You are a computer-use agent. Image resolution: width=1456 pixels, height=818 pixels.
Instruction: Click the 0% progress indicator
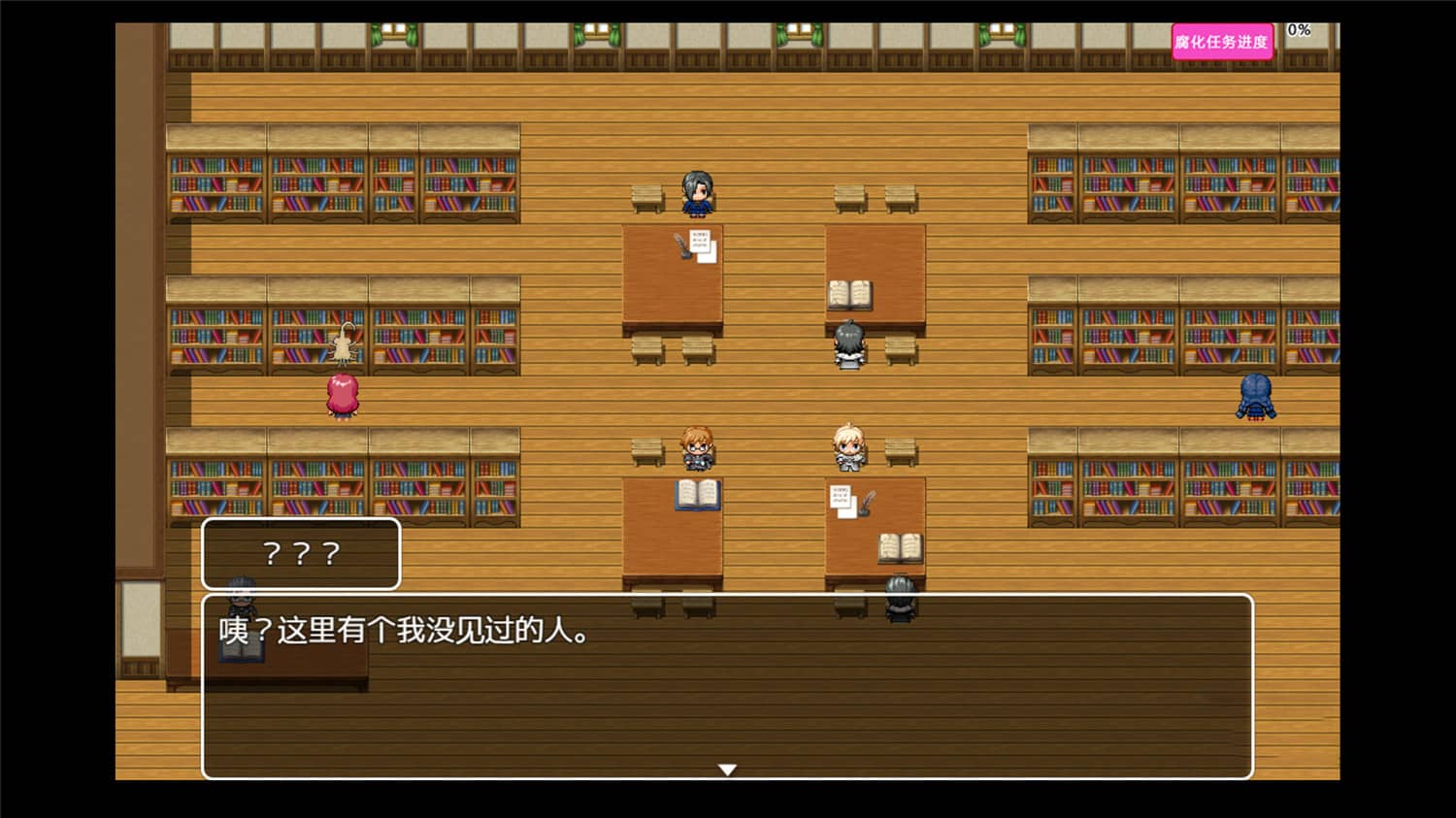click(1297, 29)
